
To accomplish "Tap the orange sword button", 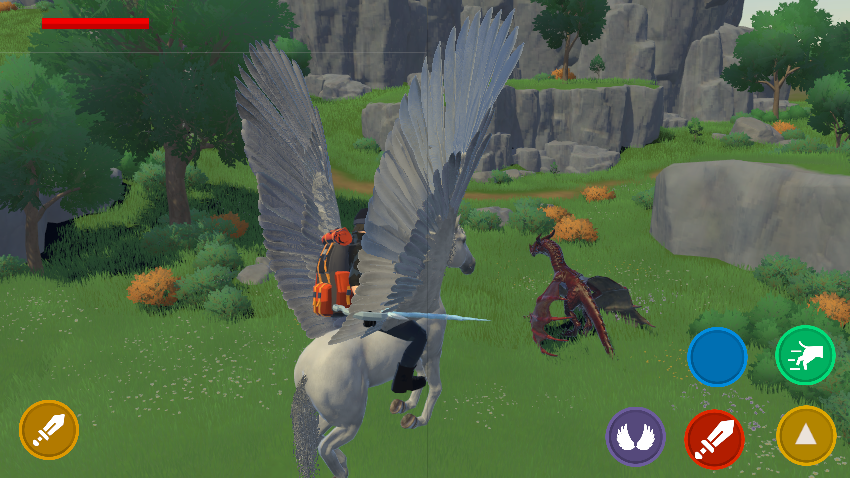I will pyautogui.click(x=49, y=430).
